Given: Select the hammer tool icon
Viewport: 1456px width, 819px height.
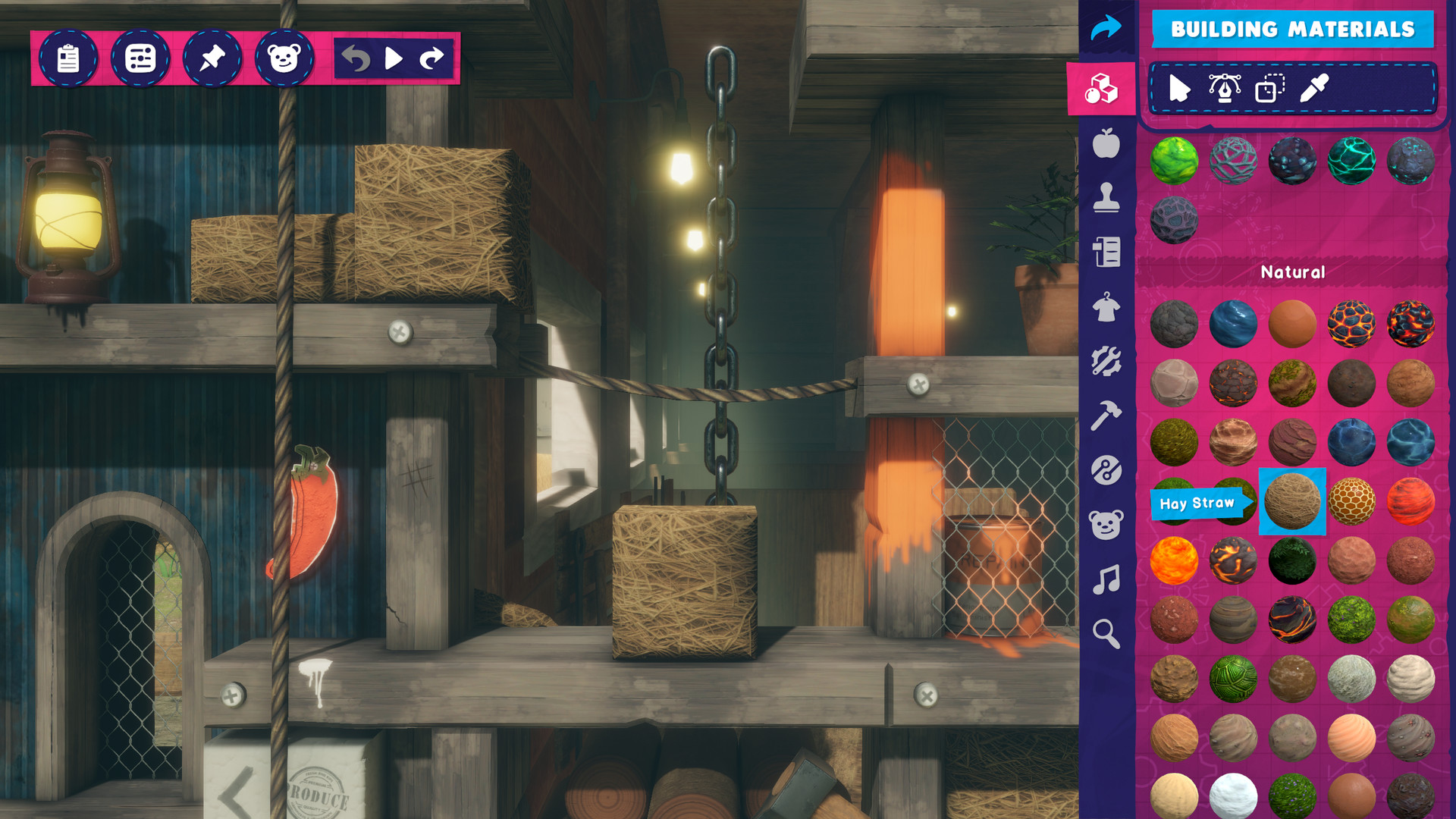Looking at the screenshot, I should pos(1106,413).
